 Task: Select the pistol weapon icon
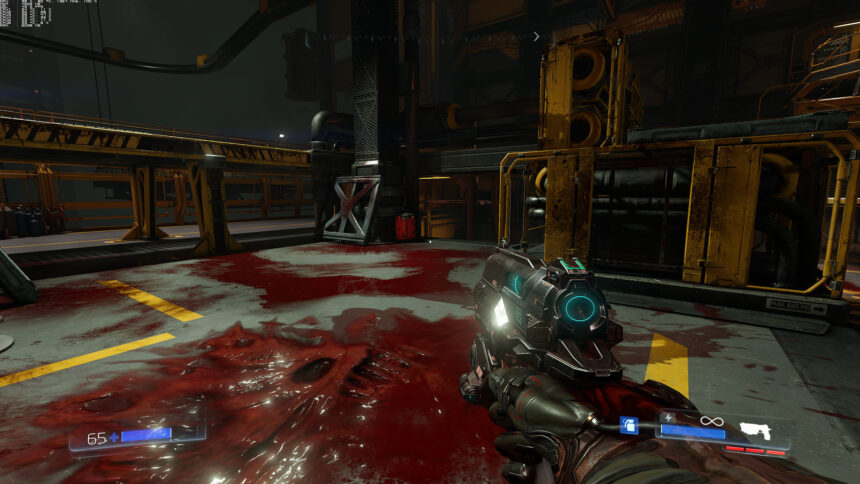[757, 430]
